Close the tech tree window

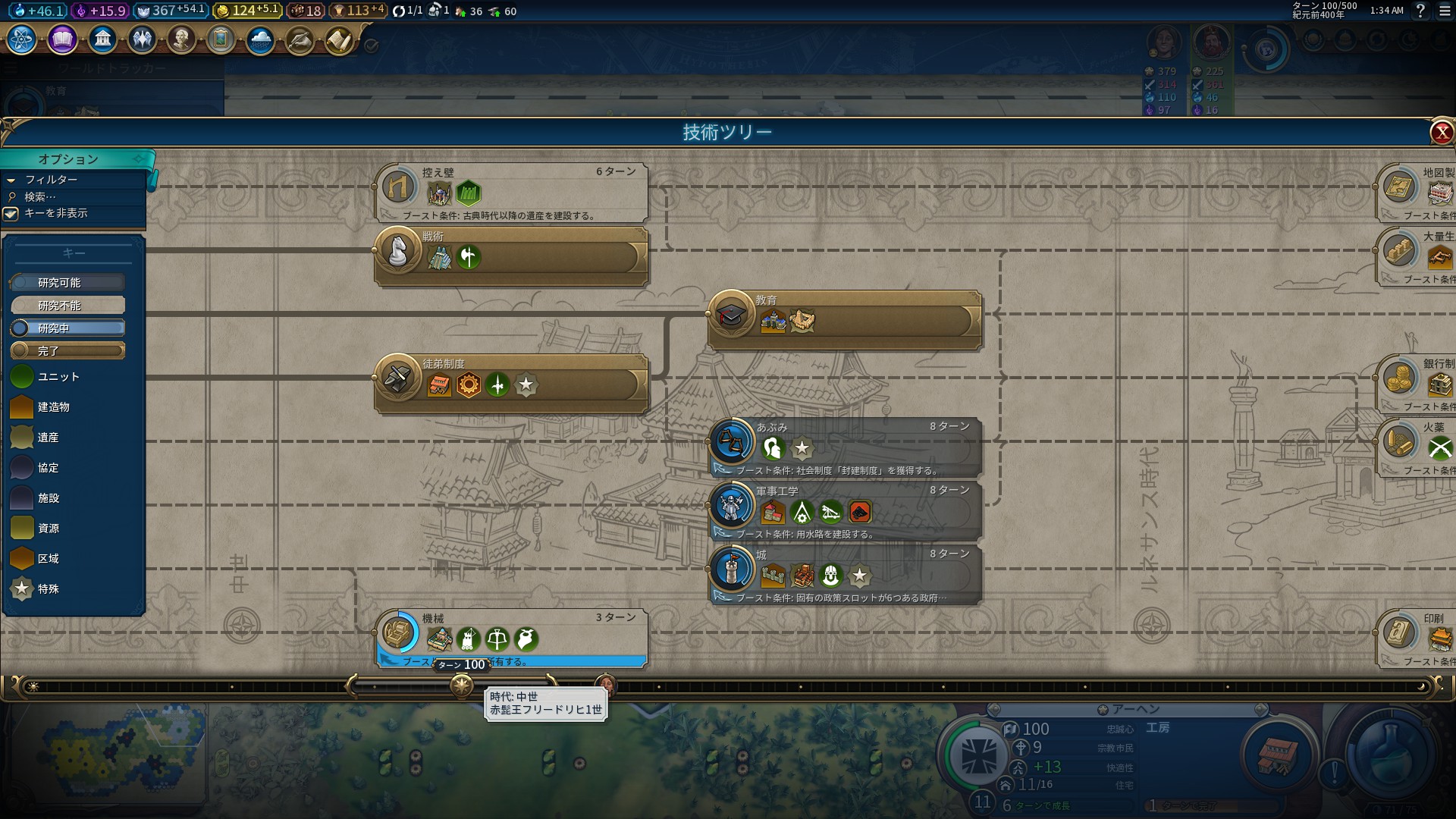pyautogui.click(x=1441, y=133)
